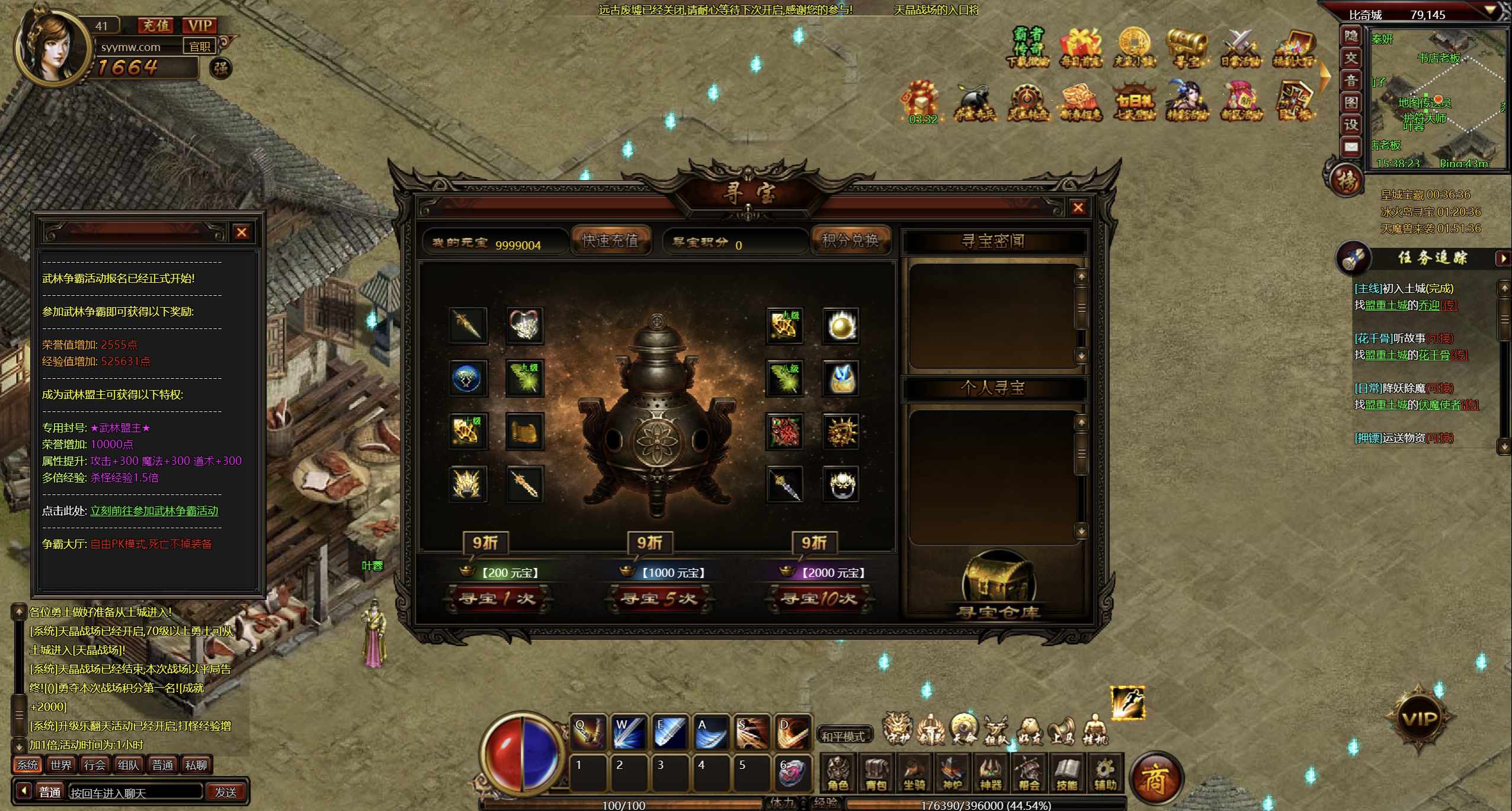Open the 角色 character panel

[x=838, y=774]
